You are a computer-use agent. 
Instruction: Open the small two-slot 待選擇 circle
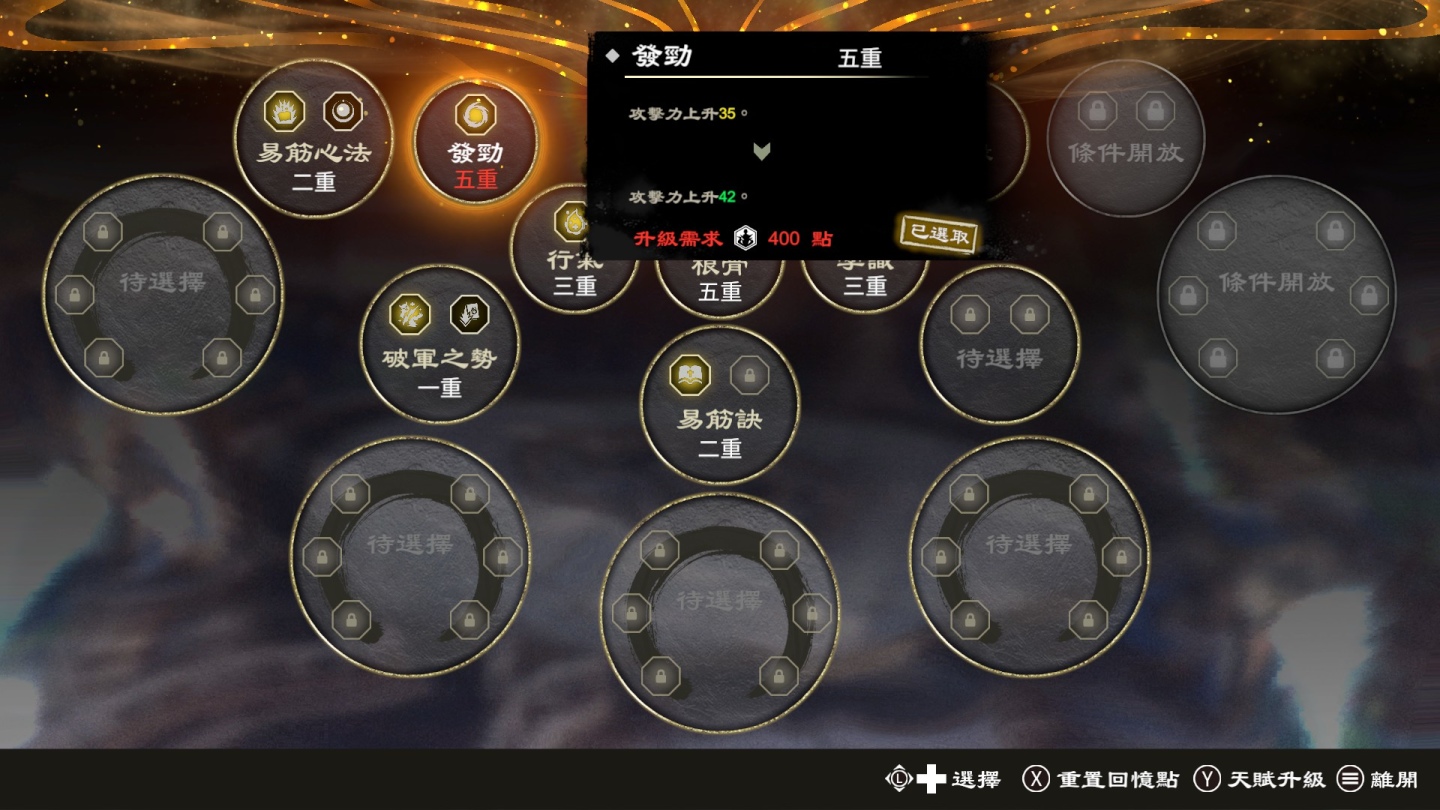(999, 343)
